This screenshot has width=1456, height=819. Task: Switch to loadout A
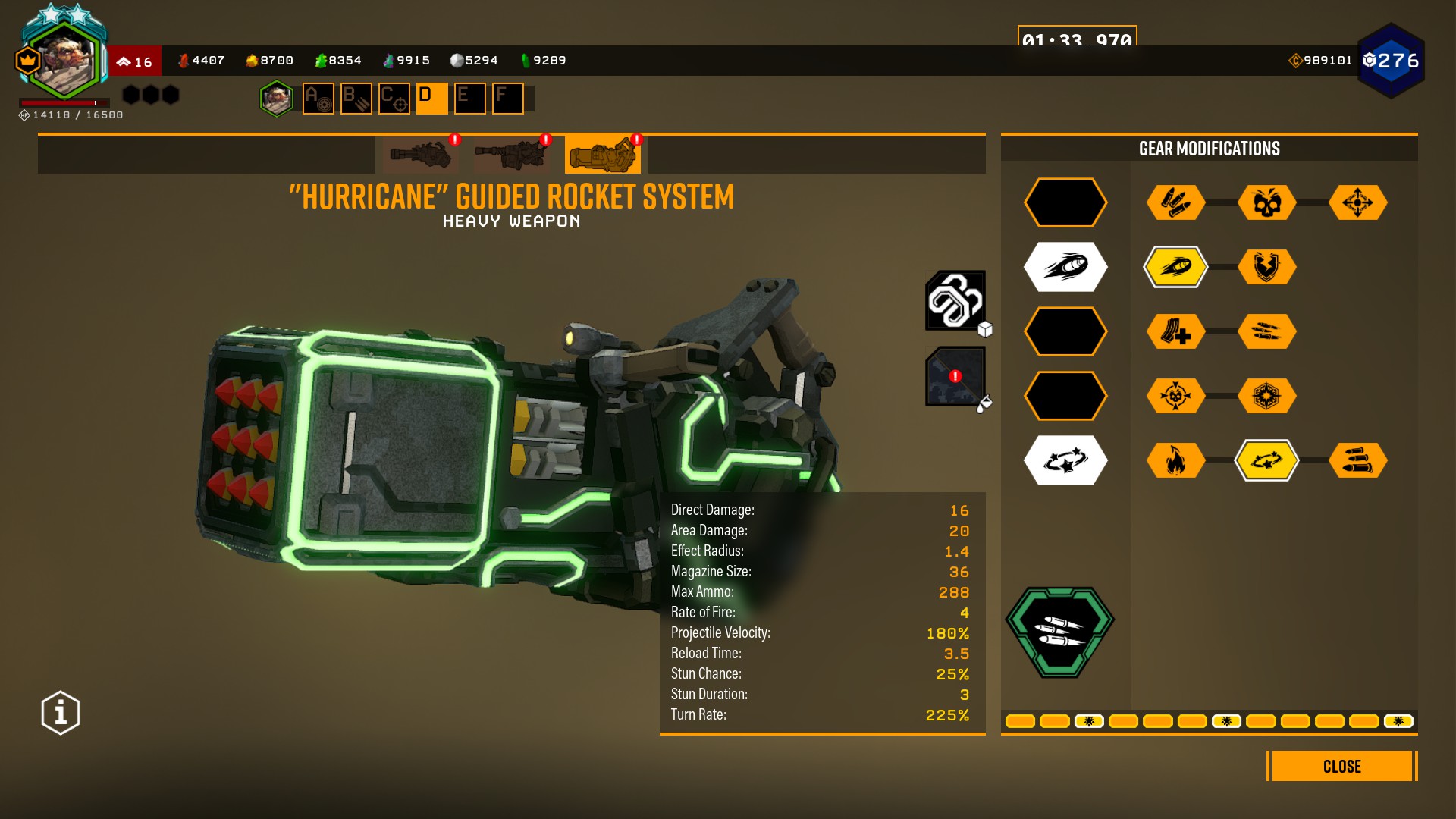coord(318,99)
